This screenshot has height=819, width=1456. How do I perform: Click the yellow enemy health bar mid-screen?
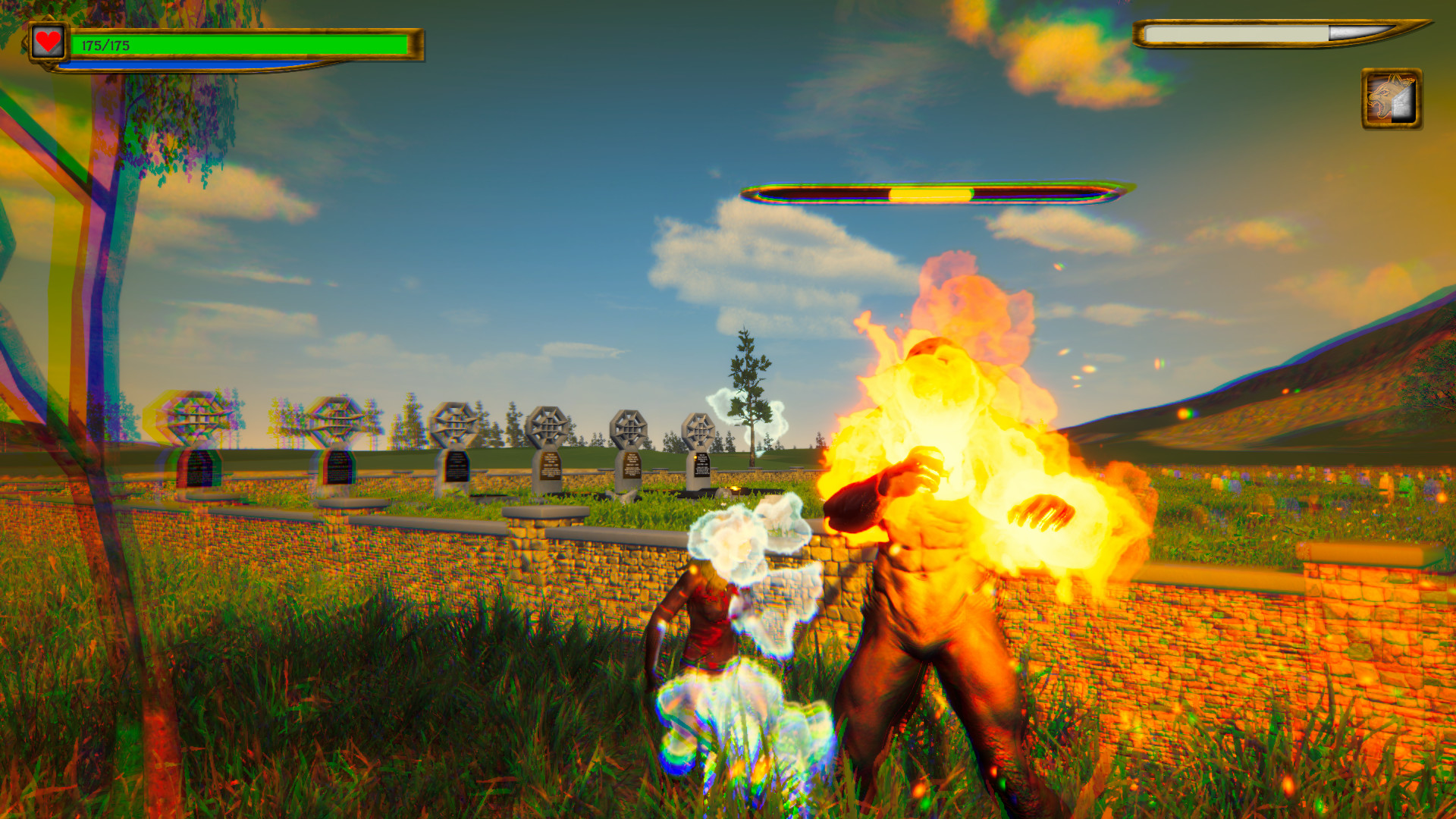[x=929, y=194]
